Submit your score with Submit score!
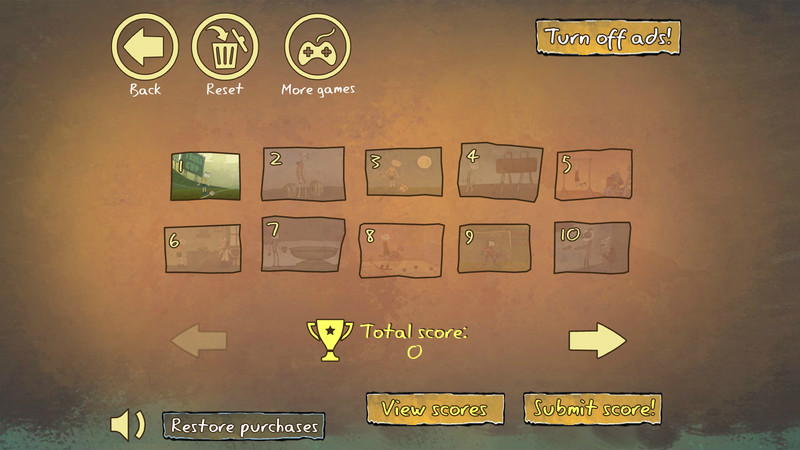This screenshot has height=450, width=800. click(x=593, y=408)
